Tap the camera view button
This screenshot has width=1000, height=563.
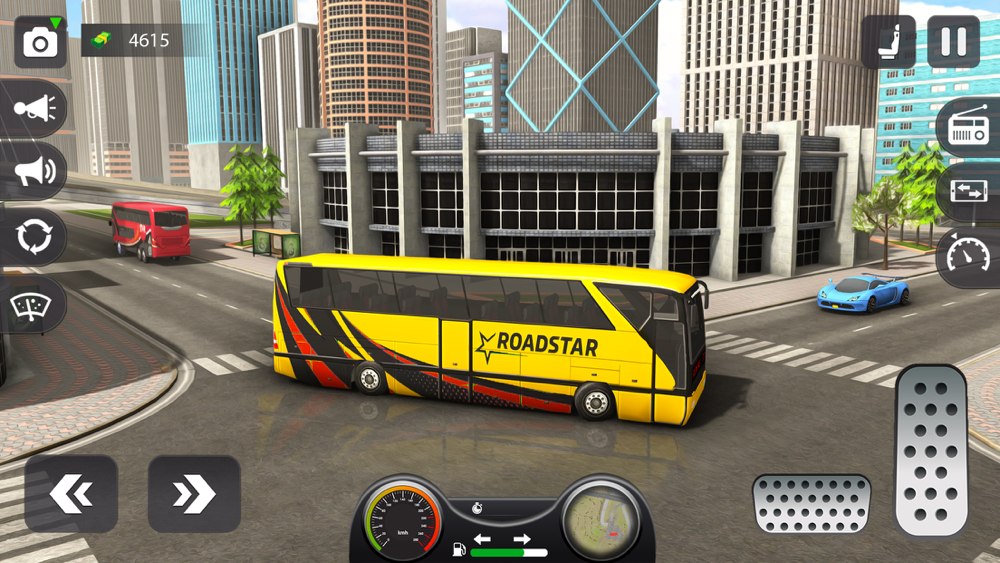(40, 42)
